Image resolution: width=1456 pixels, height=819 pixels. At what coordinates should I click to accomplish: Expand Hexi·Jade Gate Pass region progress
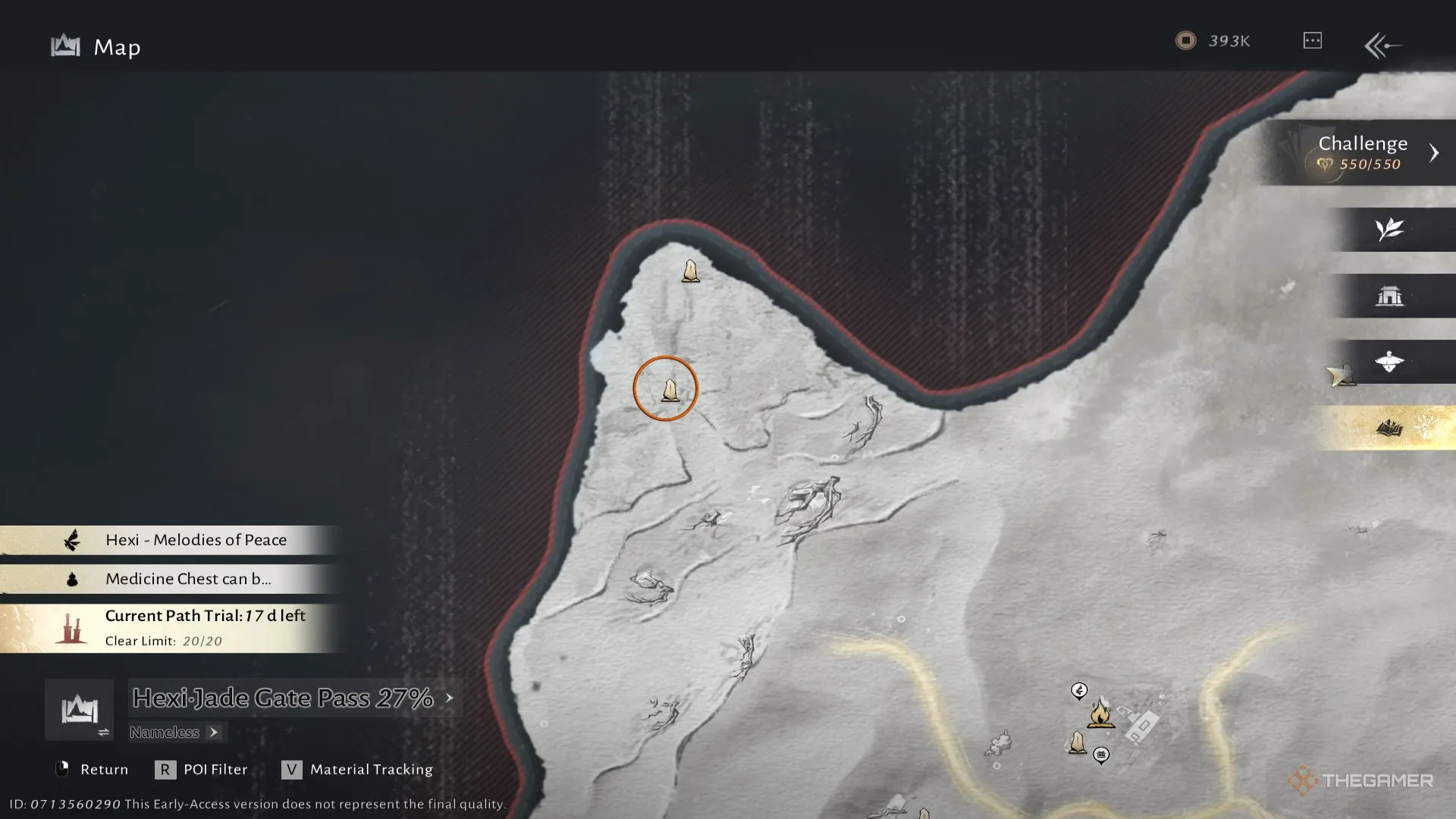(292, 698)
